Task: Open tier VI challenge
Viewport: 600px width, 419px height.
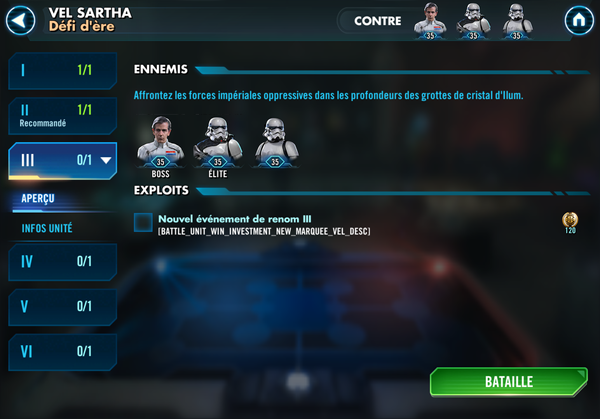Action: (x=62, y=351)
